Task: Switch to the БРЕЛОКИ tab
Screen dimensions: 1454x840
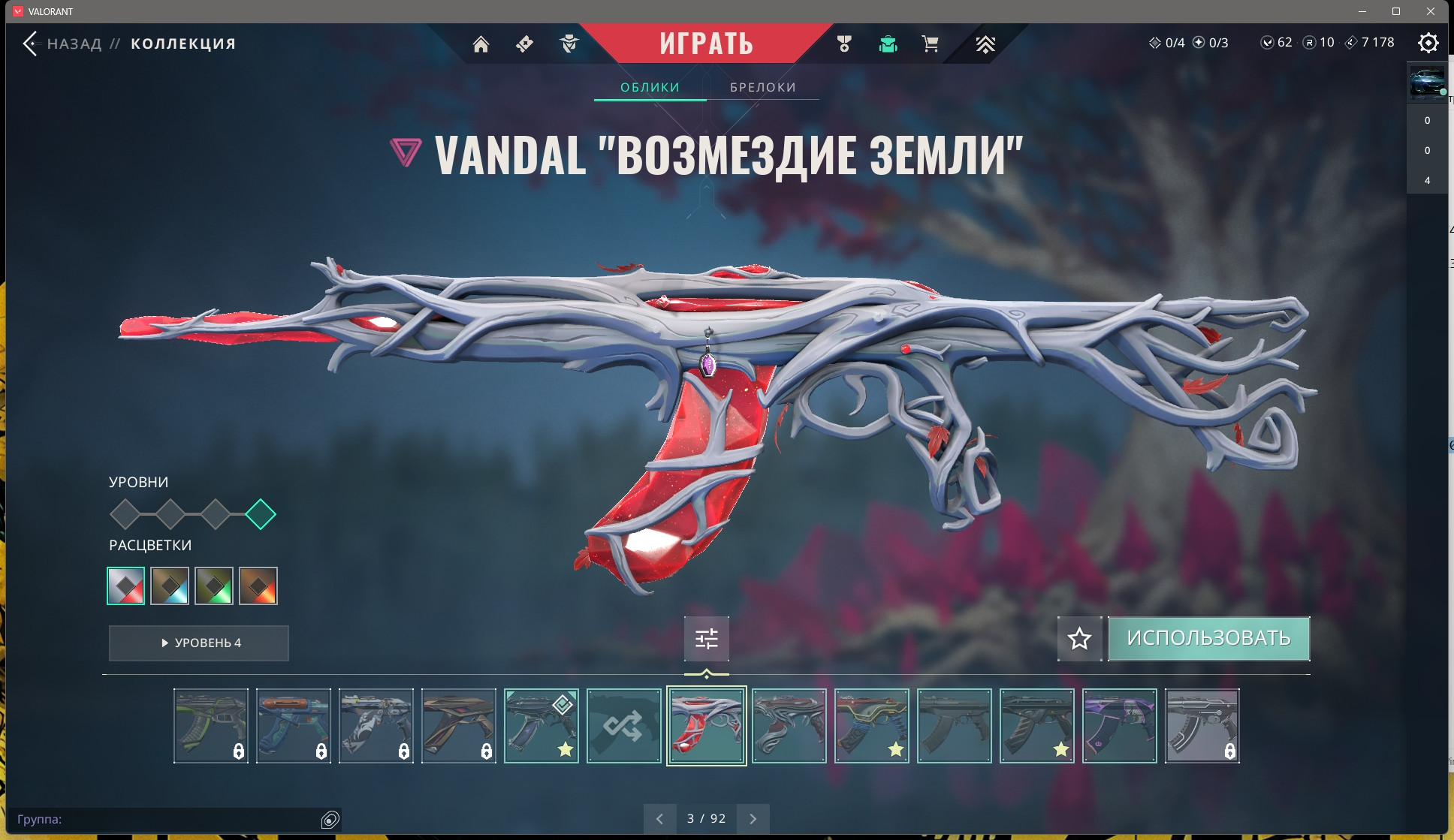Action: tap(762, 87)
